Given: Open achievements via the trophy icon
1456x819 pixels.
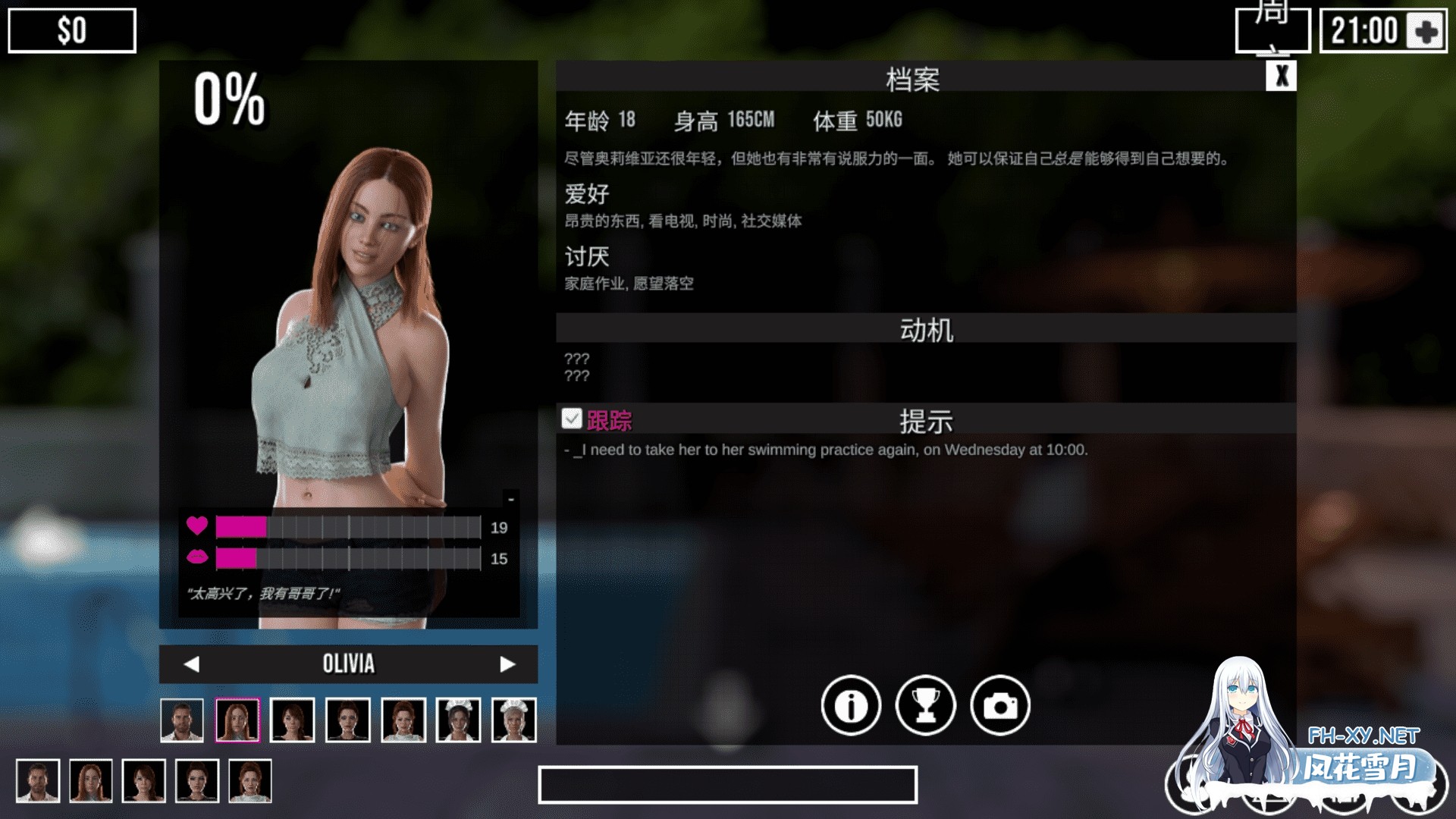Looking at the screenshot, I should (x=927, y=705).
